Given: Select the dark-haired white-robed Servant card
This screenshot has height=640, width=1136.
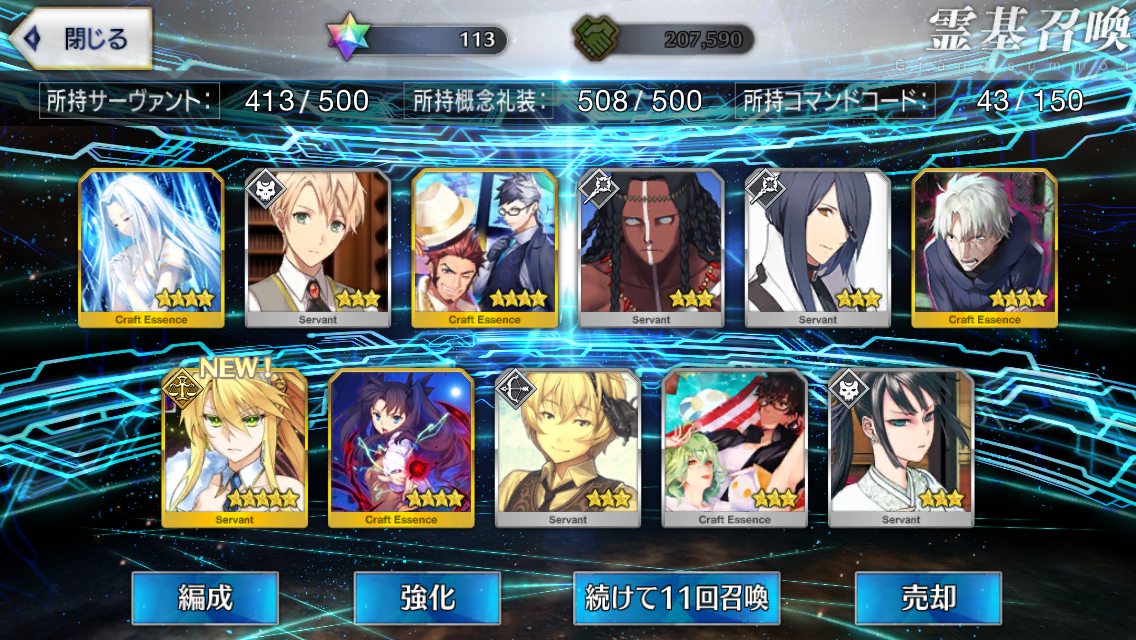Looking at the screenshot, I should click(x=817, y=247).
